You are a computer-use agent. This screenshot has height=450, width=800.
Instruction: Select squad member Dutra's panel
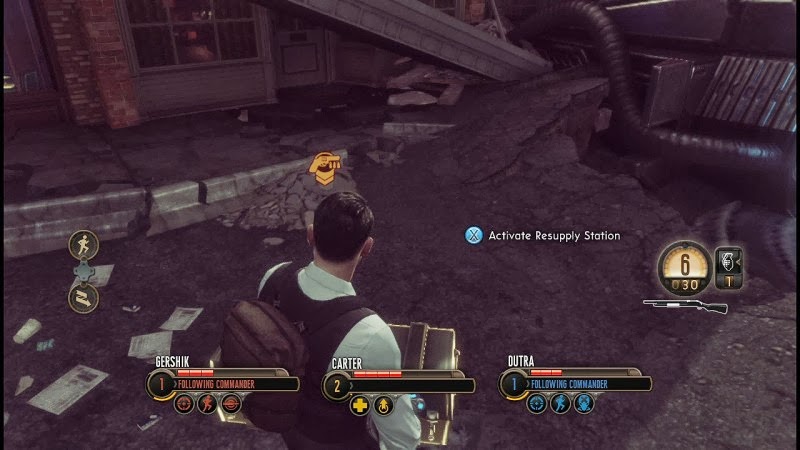click(x=577, y=382)
